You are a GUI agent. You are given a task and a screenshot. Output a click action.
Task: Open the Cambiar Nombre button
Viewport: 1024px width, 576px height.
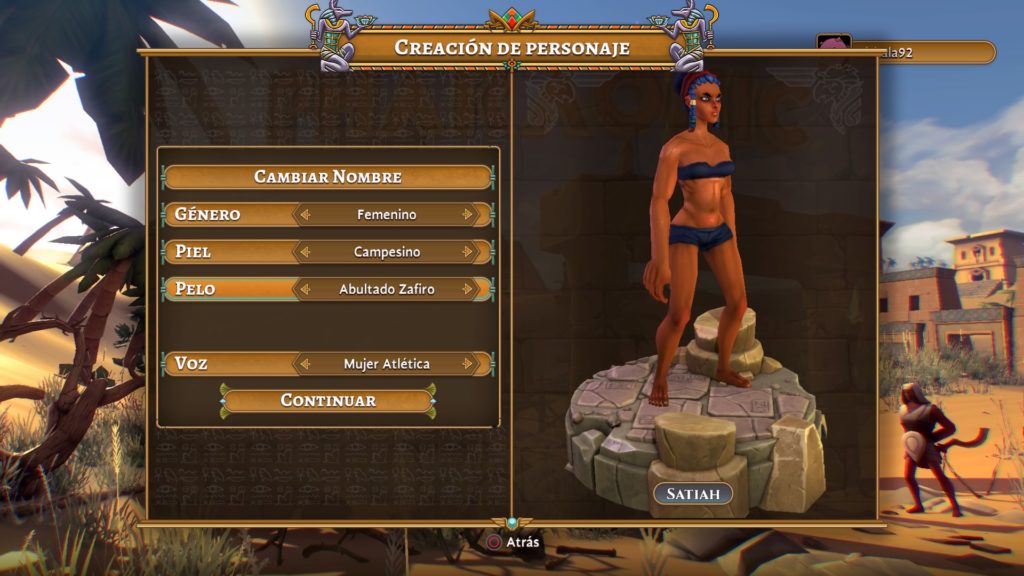point(327,177)
